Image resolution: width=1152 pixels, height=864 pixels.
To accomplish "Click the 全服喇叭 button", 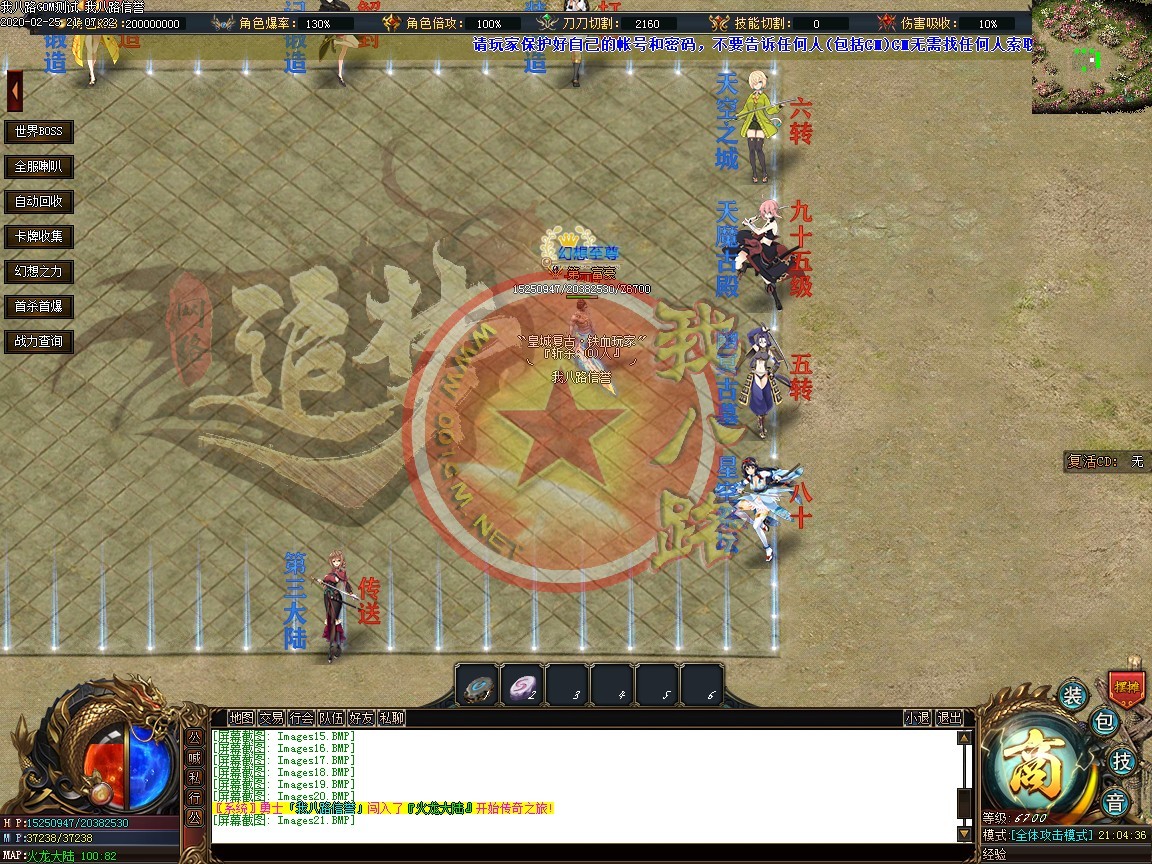I will pyautogui.click(x=39, y=167).
